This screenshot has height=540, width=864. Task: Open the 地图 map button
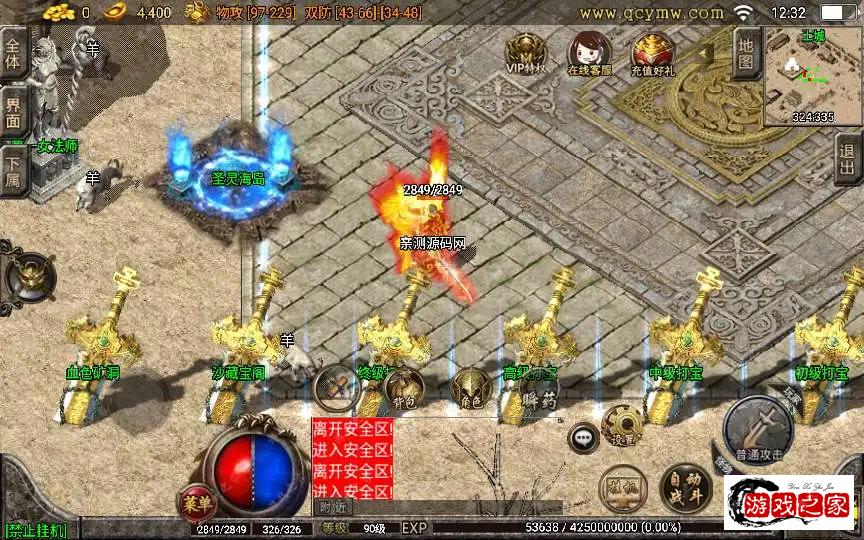click(x=745, y=53)
